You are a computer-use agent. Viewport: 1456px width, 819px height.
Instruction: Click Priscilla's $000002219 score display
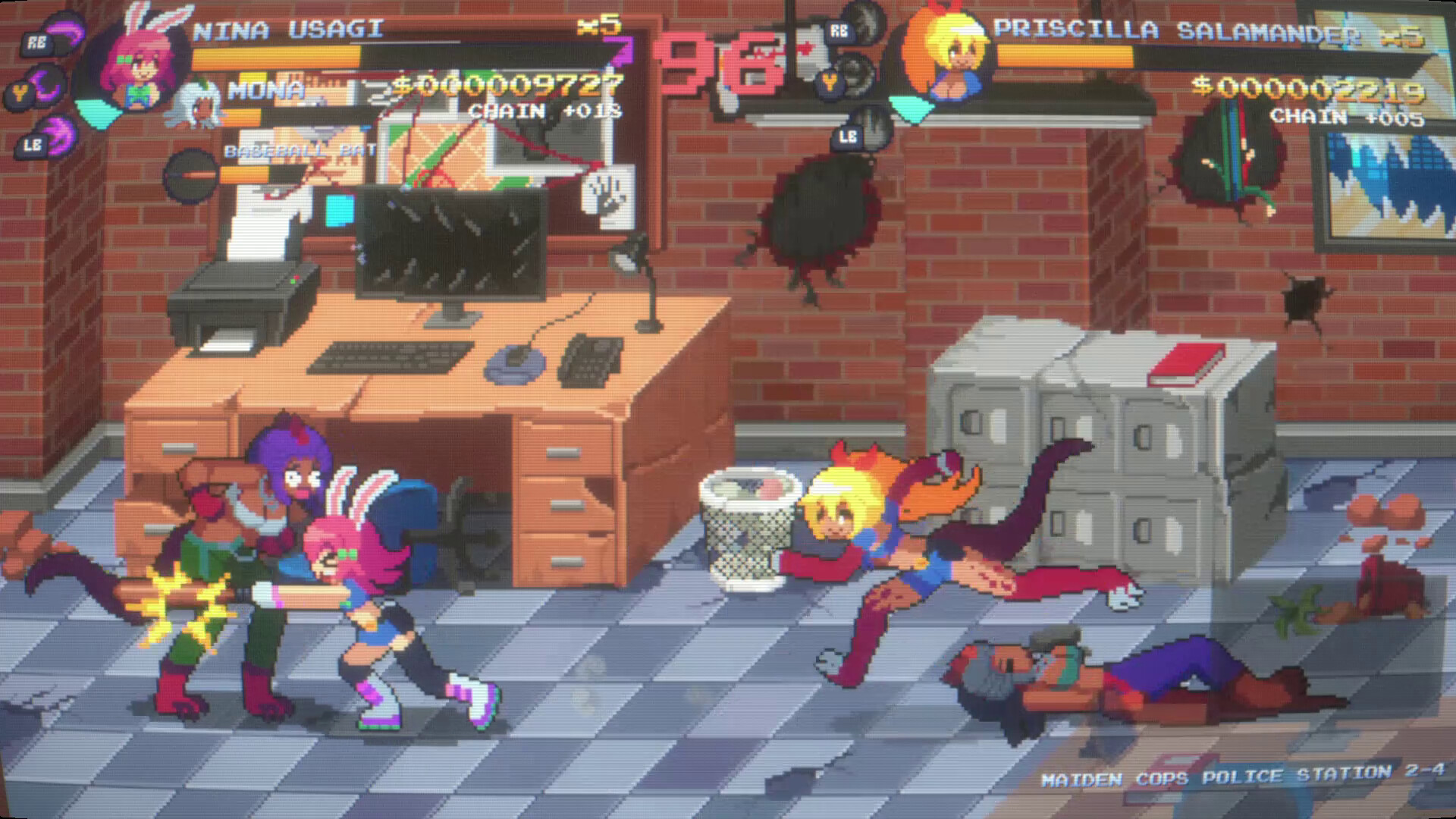click(x=1308, y=87)
